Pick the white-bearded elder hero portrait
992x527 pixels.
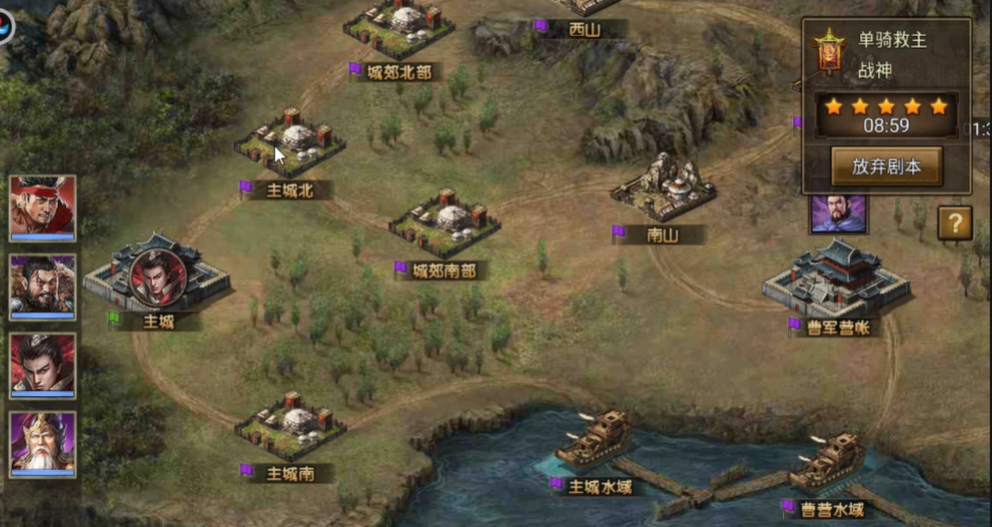click(x=43, y=444)
